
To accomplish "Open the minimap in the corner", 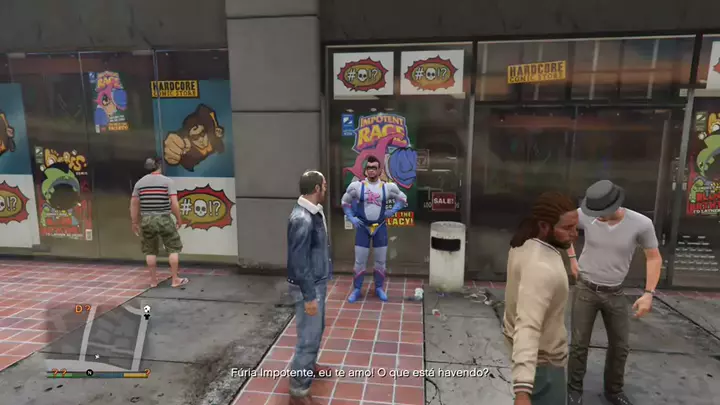I will (x=96, y=338).
